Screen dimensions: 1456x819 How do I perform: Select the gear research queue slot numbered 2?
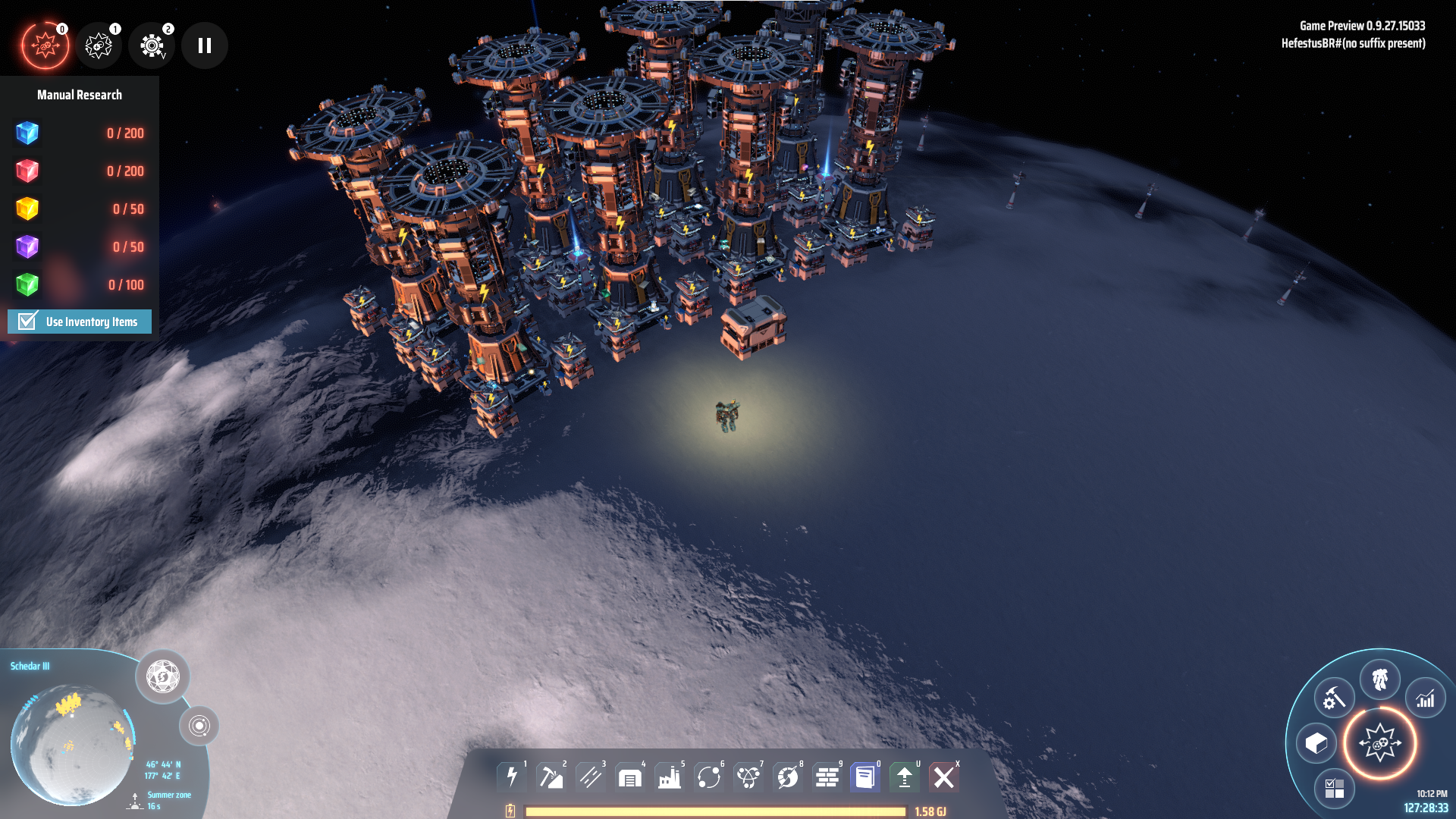pyautogui.click(x=152, y=45)
